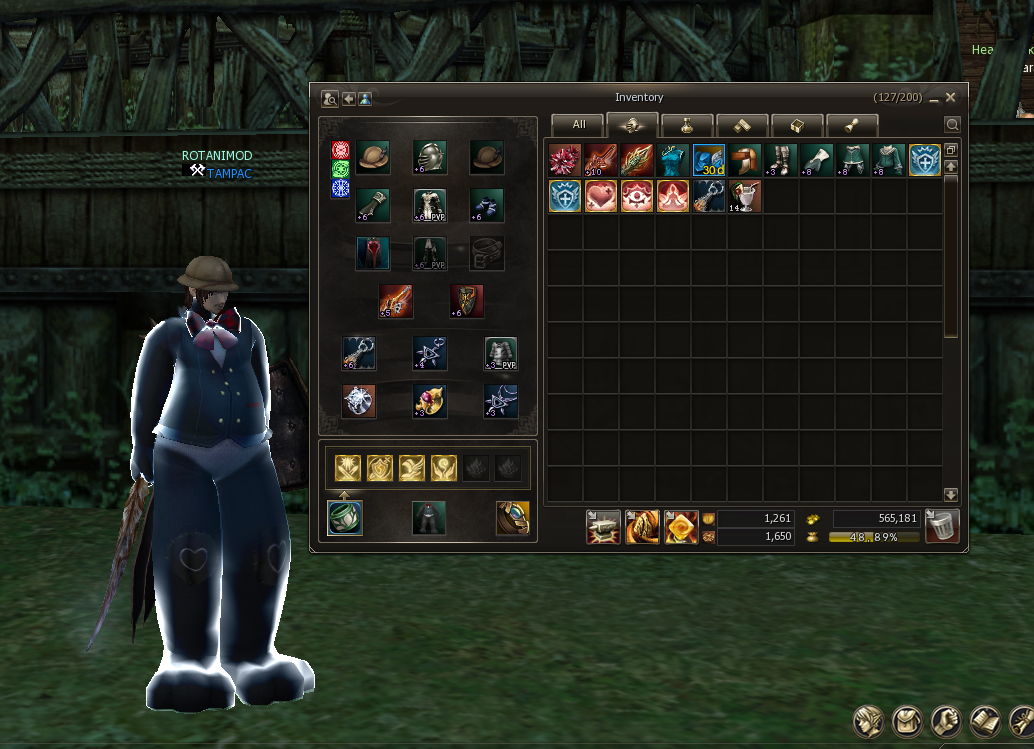Select the equipped gold ring with red gem
1034x749 pixels.
[x=430, y=400]
